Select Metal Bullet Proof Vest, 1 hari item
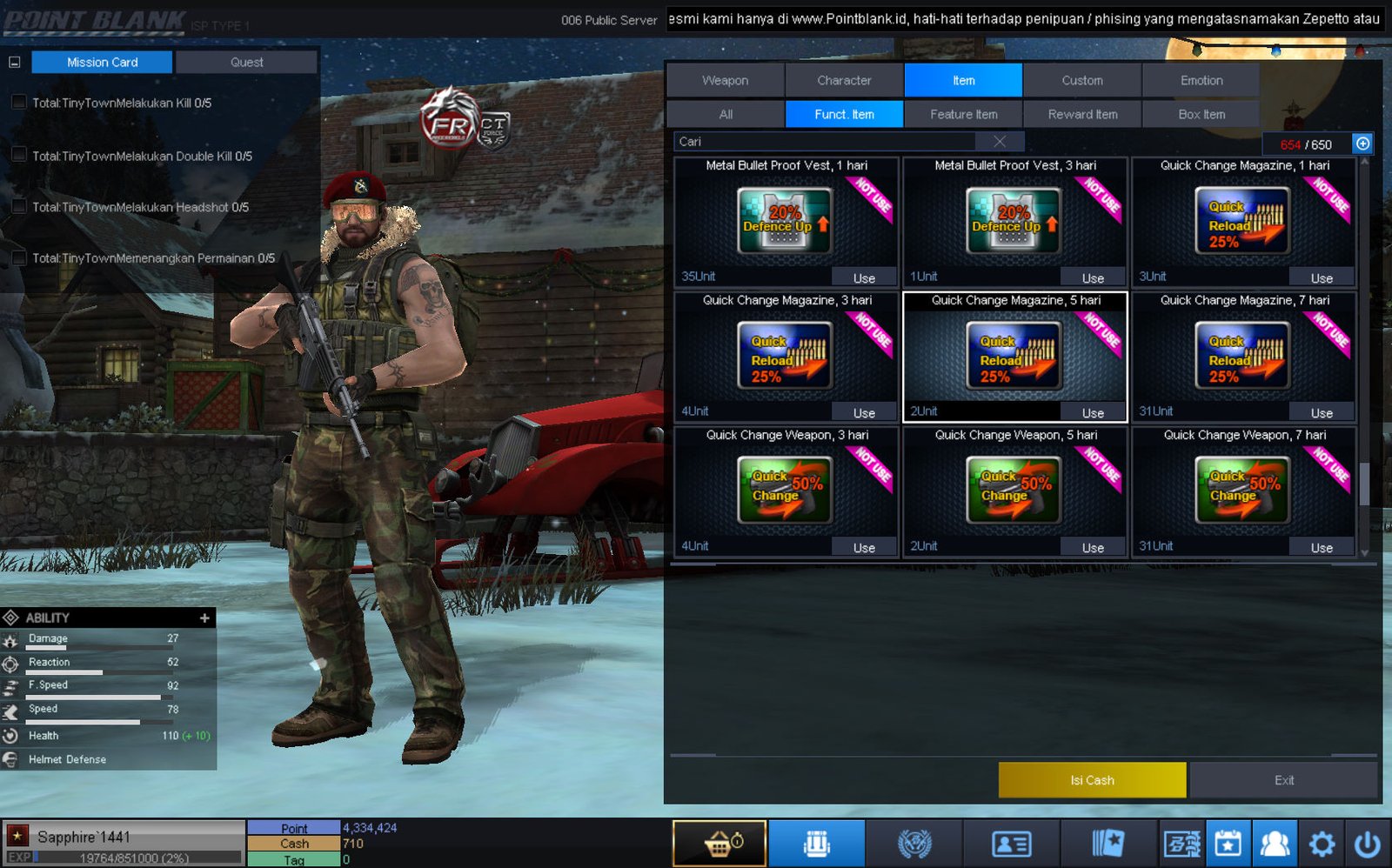This screenshot has width=1392, height=868. [786, 221]
